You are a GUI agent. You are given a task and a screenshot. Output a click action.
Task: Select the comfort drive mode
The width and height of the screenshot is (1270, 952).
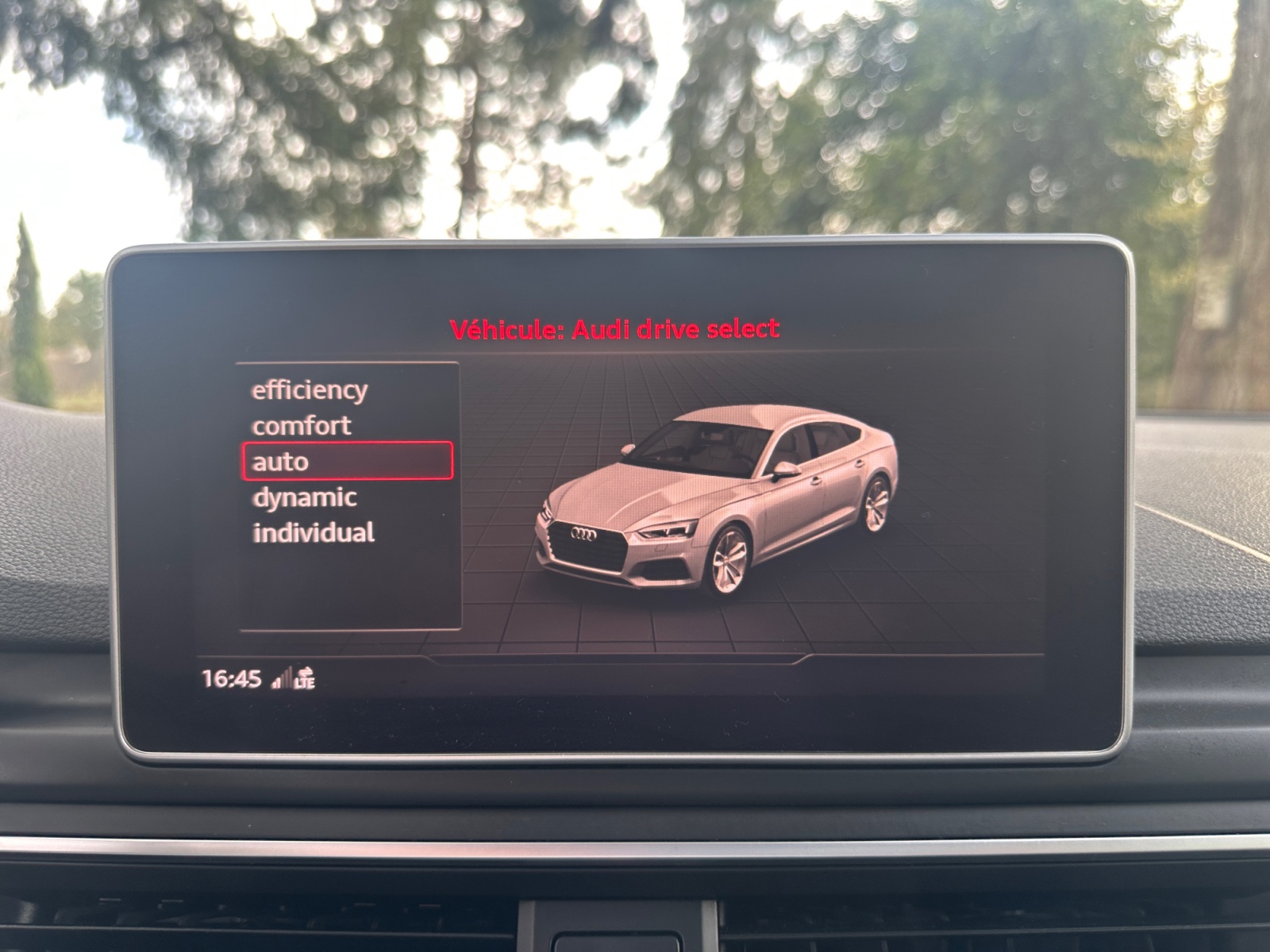[302, 424]
